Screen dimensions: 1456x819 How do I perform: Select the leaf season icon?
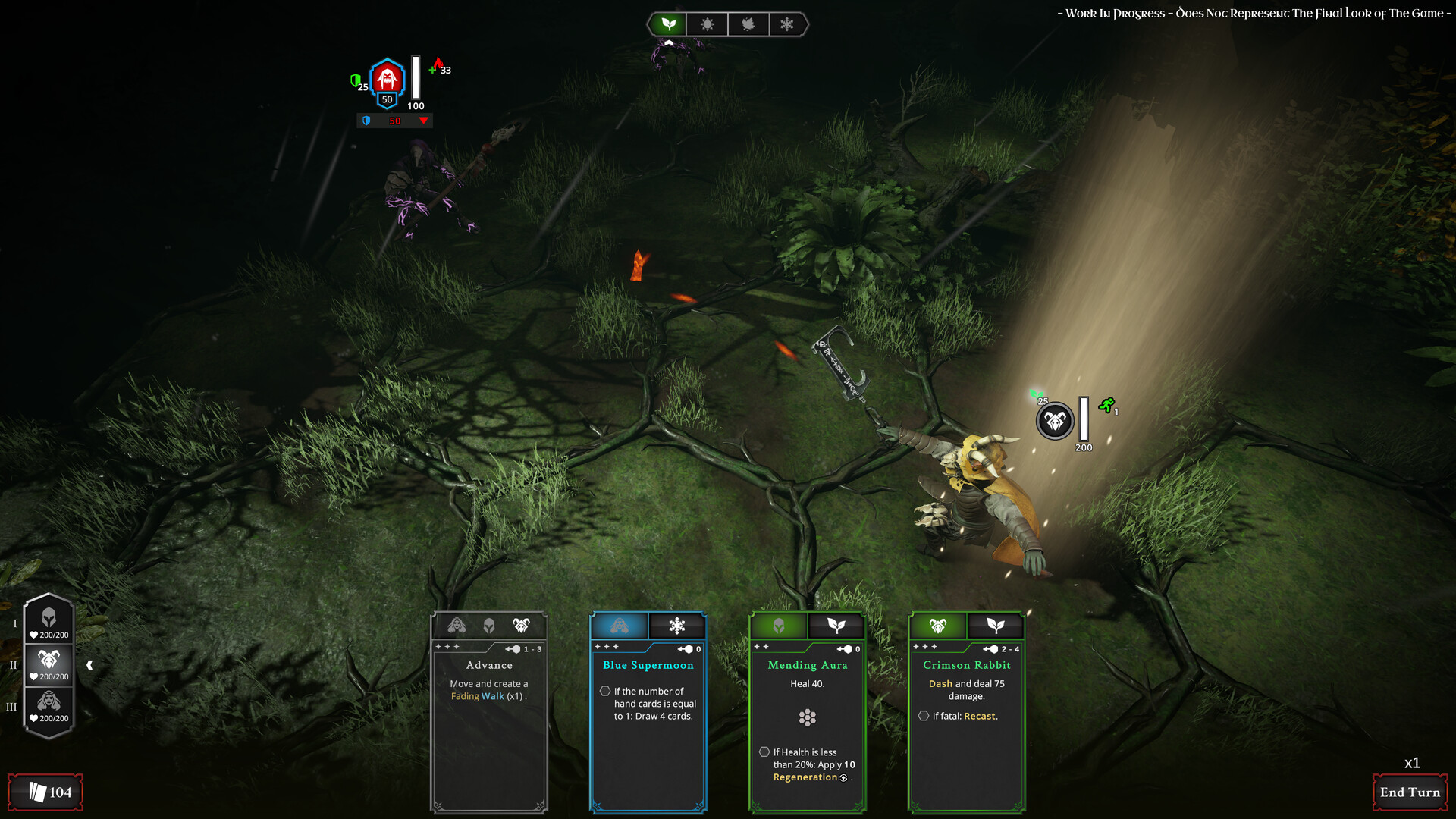coord(668,24)
